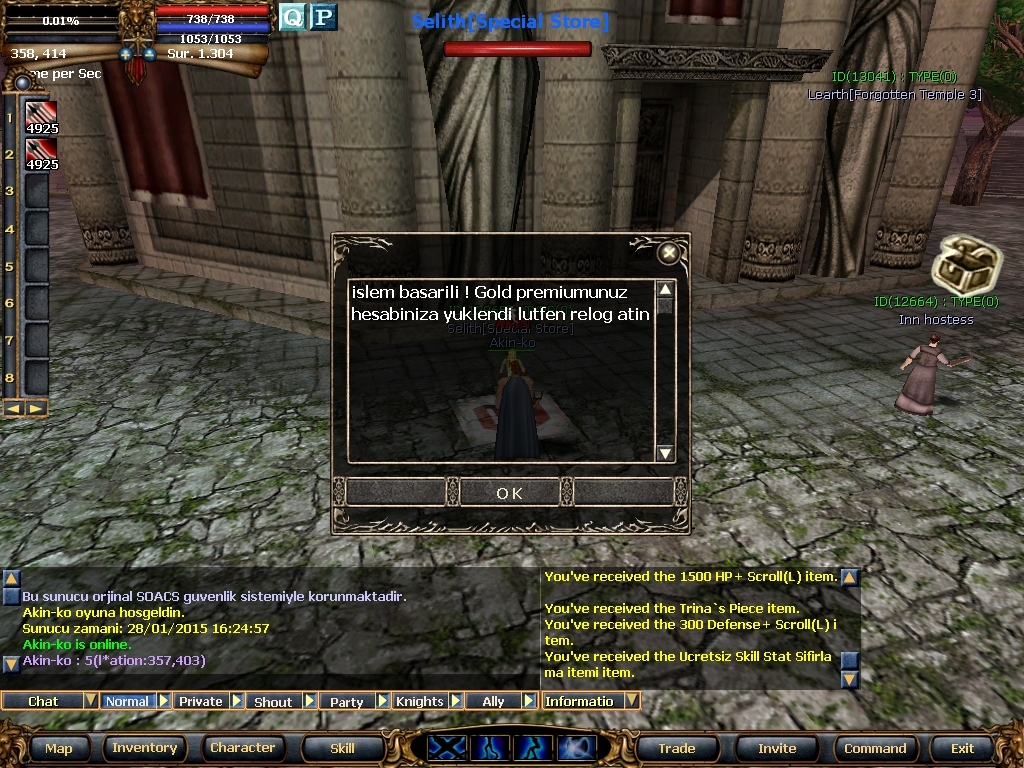The height and width of the screenshot is (768, 1024).
Task: Confirm the dialog with the OK button
Action: pyautogui.click(x=509, y=493)
